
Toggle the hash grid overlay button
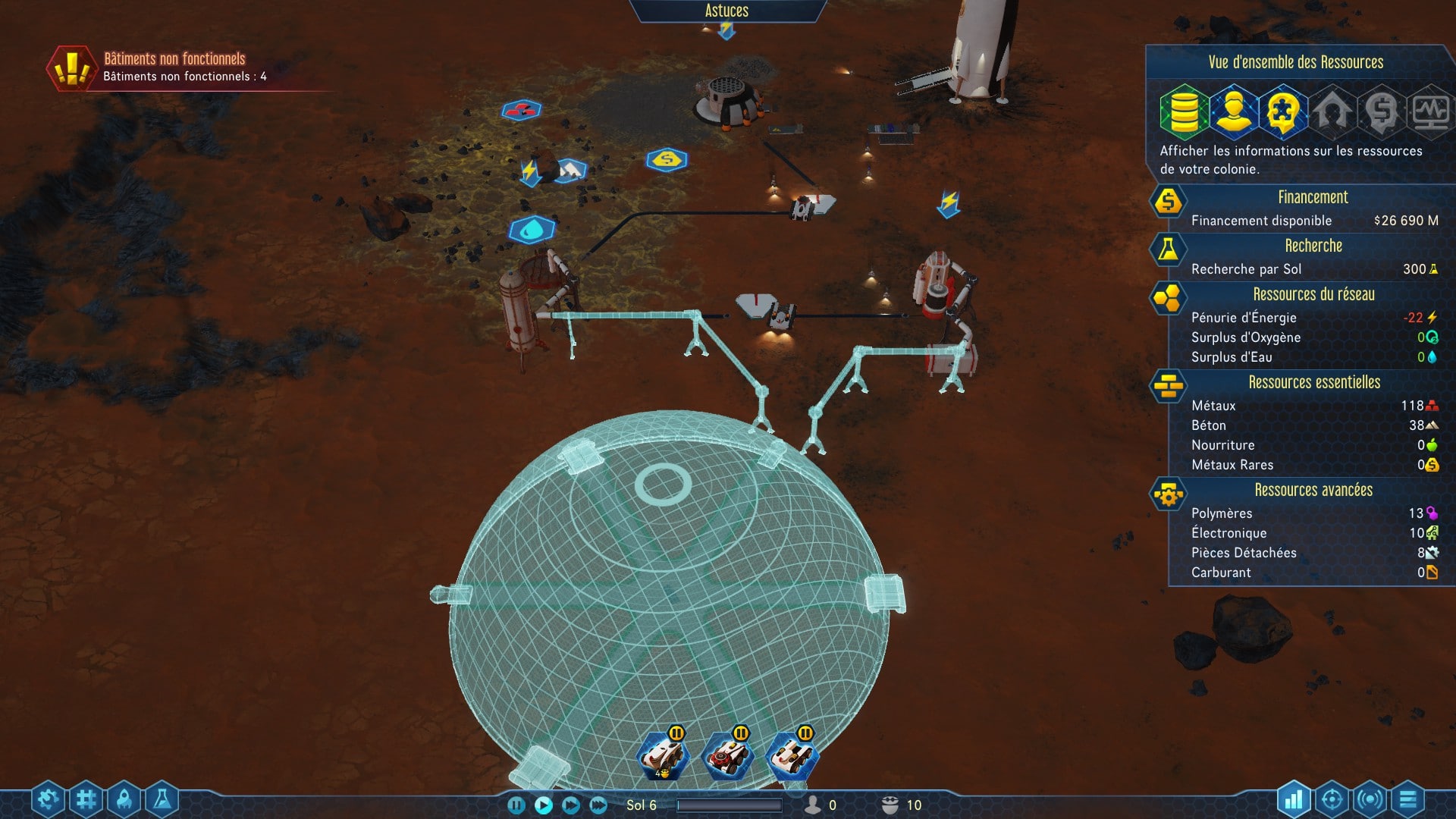(86, 799)
